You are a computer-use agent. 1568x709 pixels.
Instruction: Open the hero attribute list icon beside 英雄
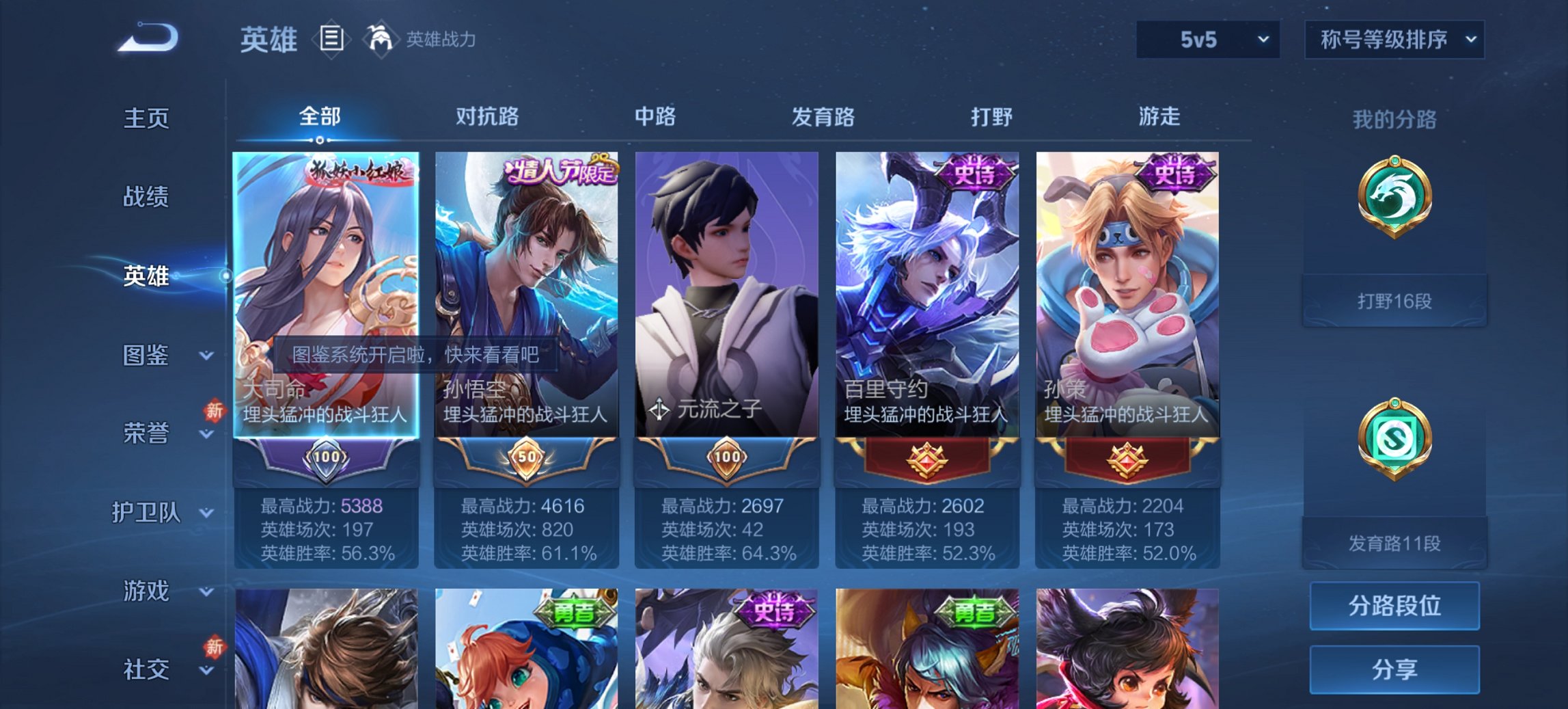[332, 39]
